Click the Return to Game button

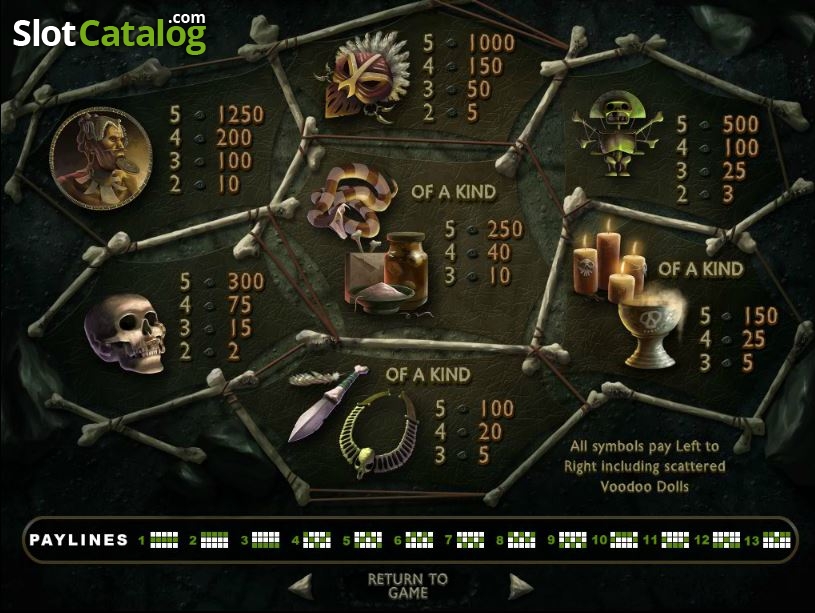pyautogui.click(x=408, y=585)
